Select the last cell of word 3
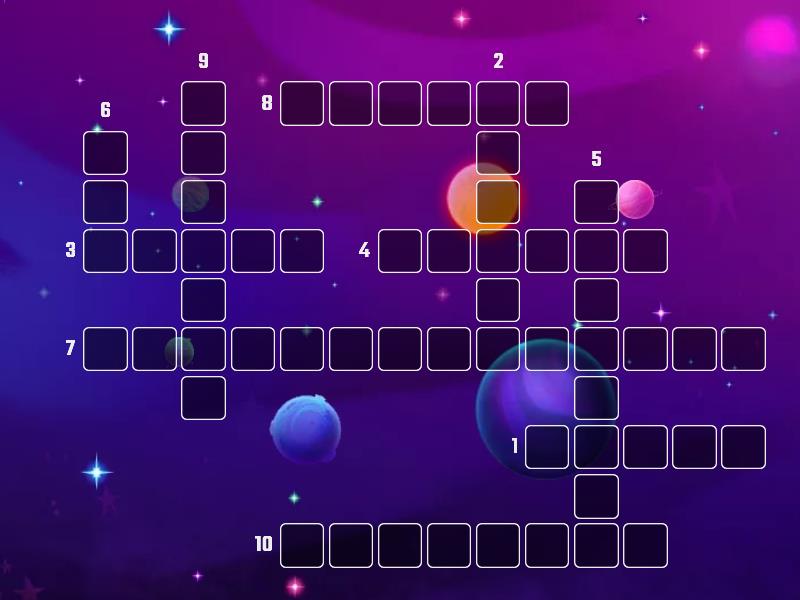 pos(302,250)
